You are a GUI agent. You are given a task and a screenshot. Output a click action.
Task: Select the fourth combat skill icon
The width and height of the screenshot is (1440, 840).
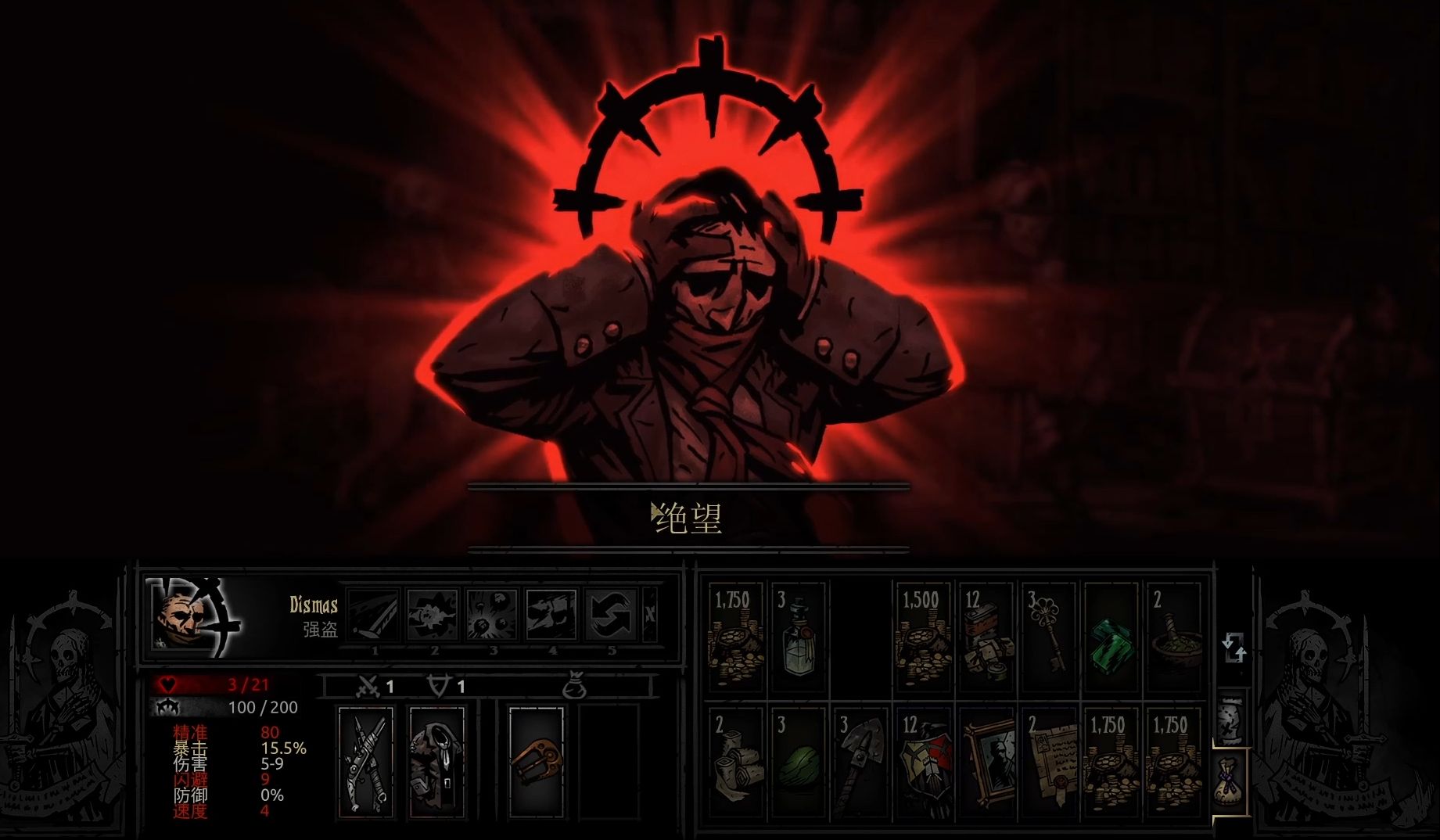[552, 615]
